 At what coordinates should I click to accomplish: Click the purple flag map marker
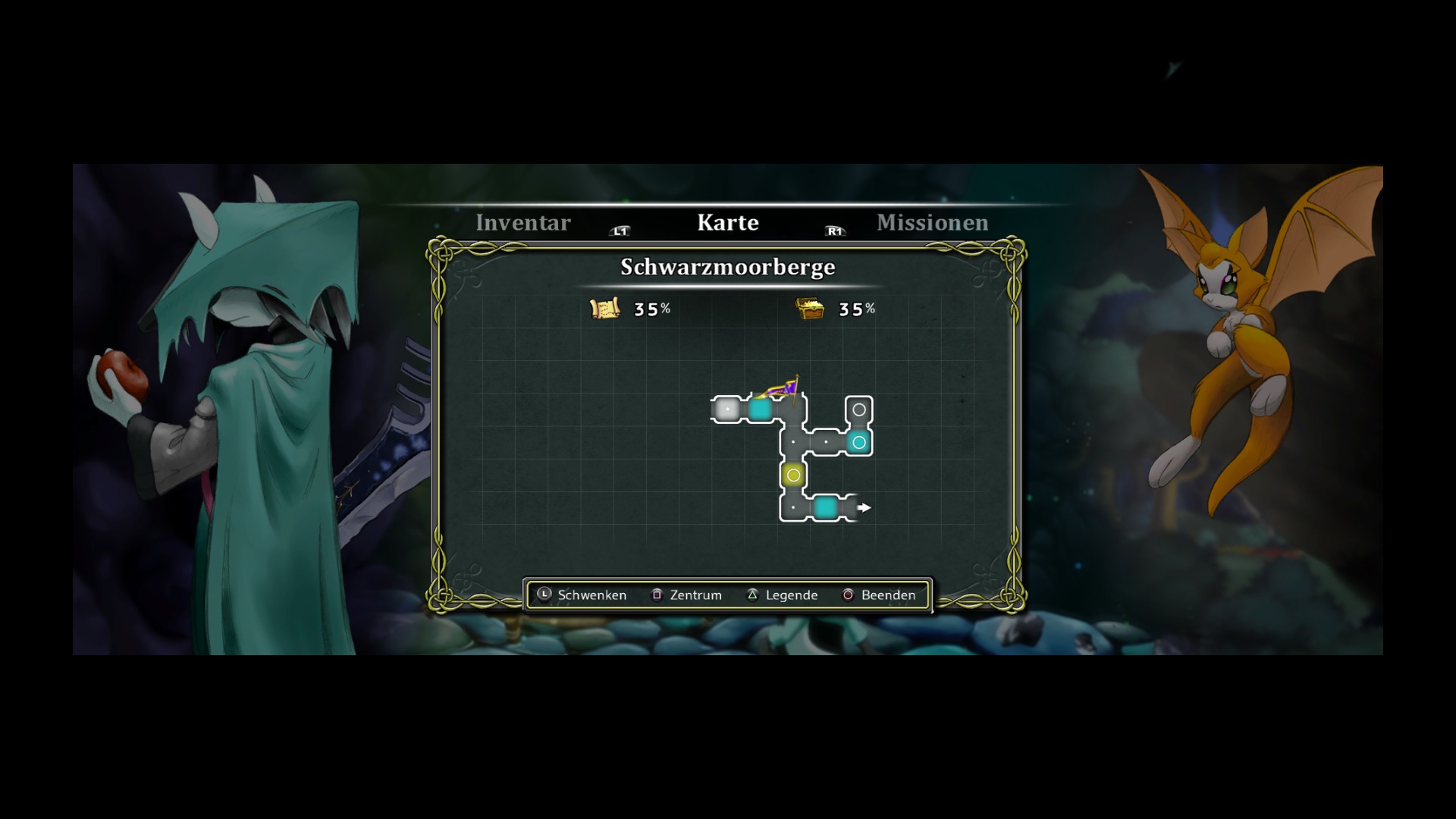pos(782,390)
